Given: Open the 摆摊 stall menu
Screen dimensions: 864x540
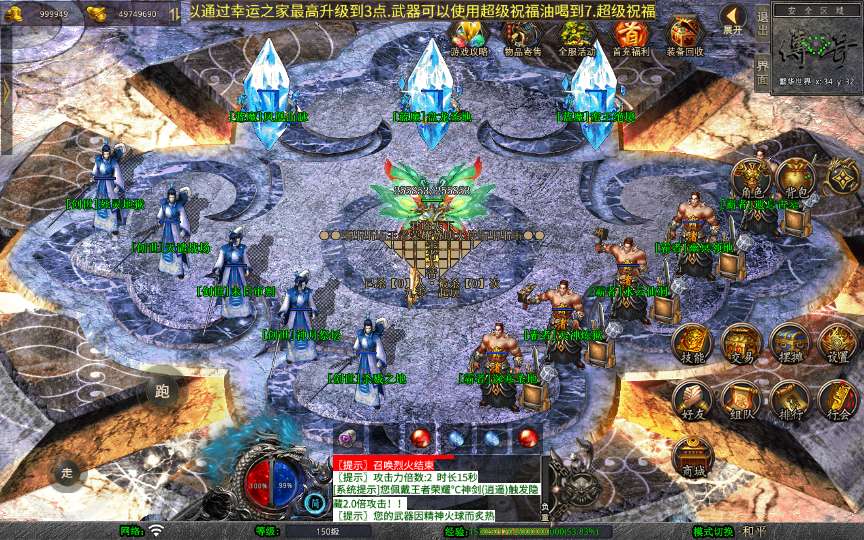Looking at the screenshot, I should pyautogui.click(x=789, y=344).
